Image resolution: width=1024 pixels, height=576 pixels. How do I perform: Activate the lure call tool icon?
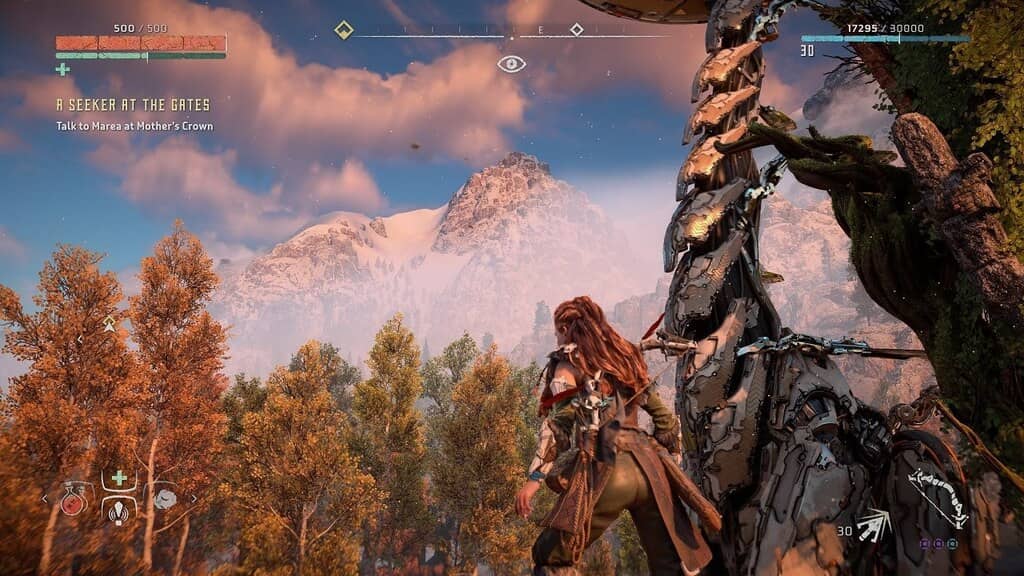[x=119, y=511]
